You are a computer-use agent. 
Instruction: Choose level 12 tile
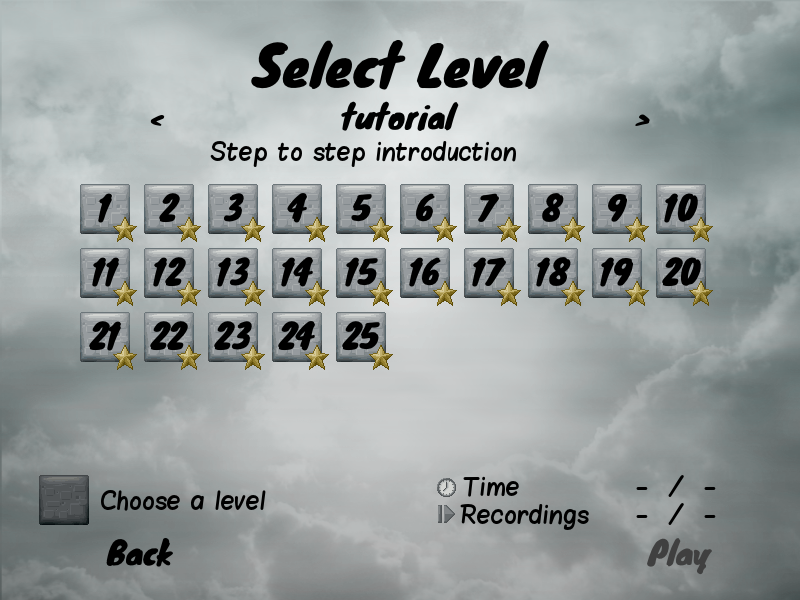pos(169,273)
